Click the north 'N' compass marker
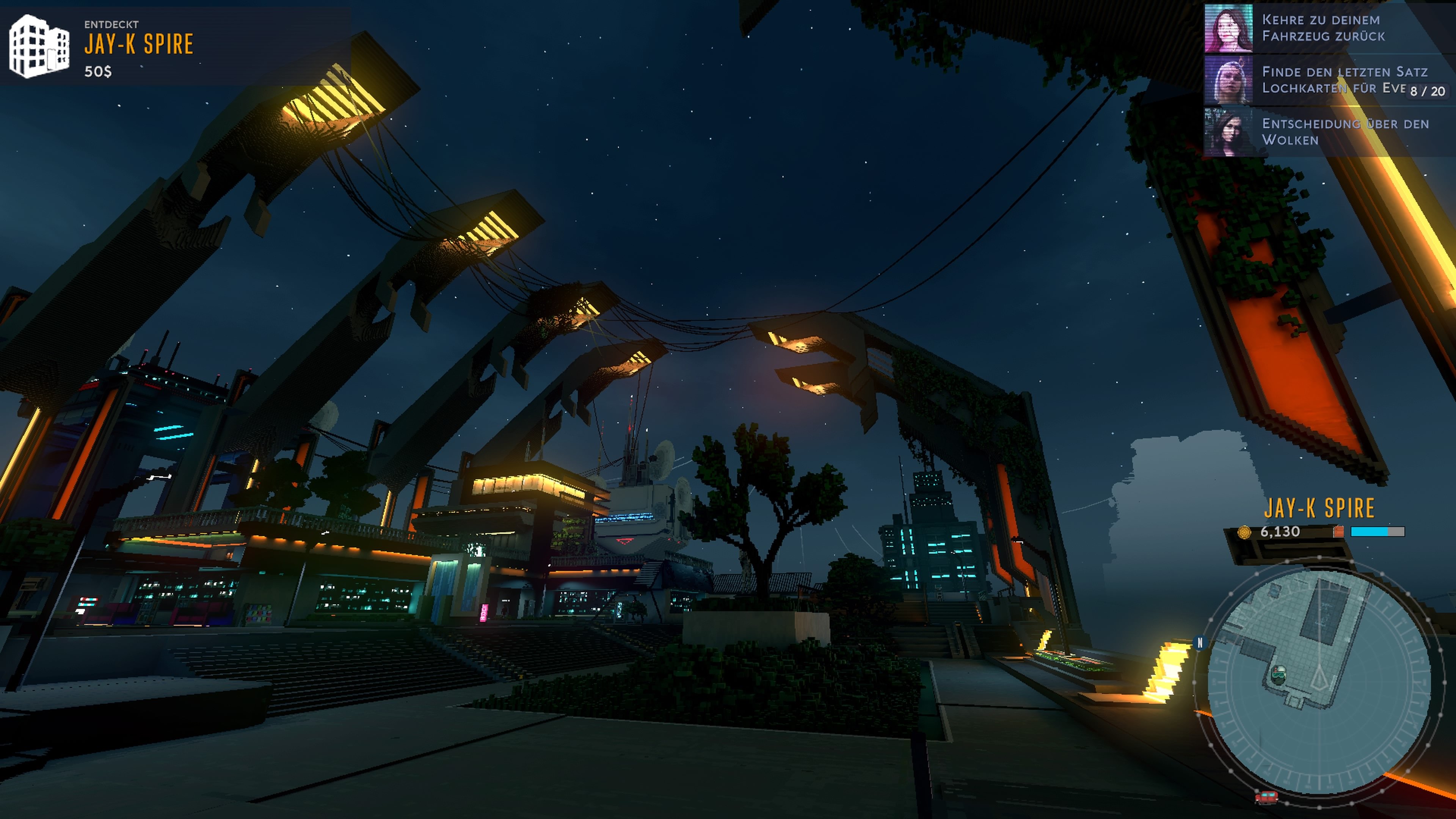The width and height of the screenshot is (1456, 819). (x=1200, y=643)
